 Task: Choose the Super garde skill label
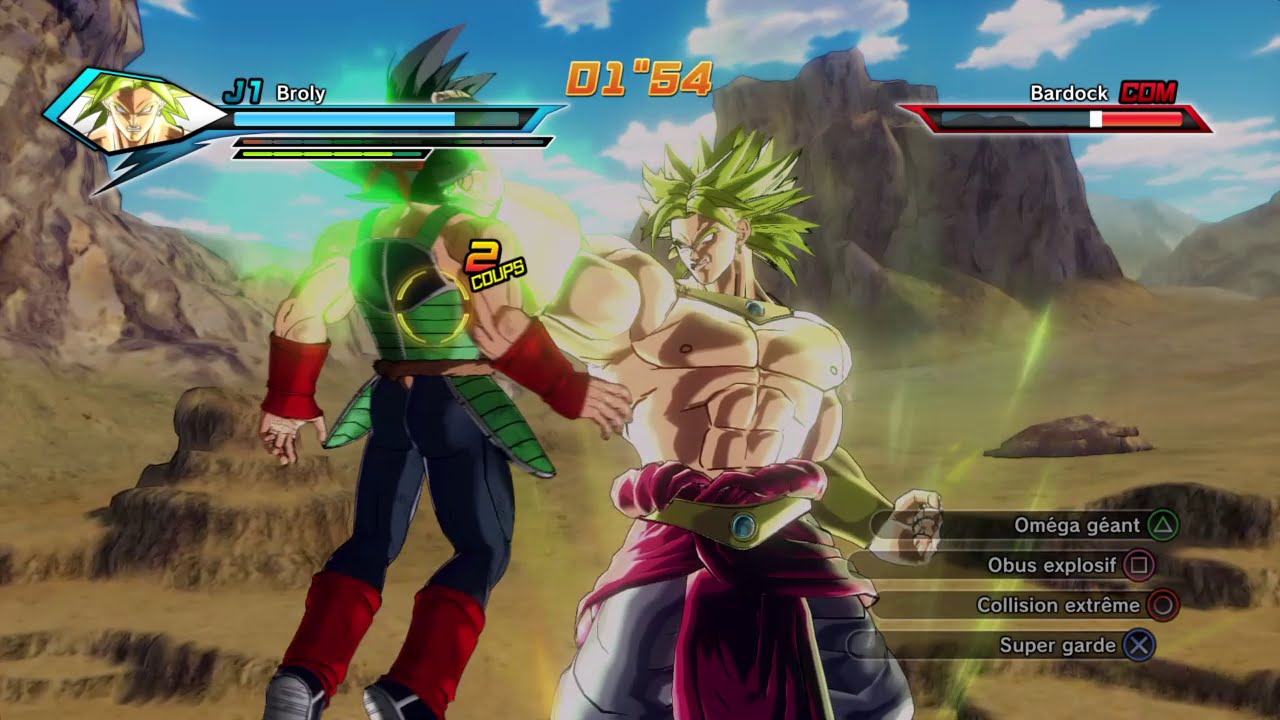1058,646
